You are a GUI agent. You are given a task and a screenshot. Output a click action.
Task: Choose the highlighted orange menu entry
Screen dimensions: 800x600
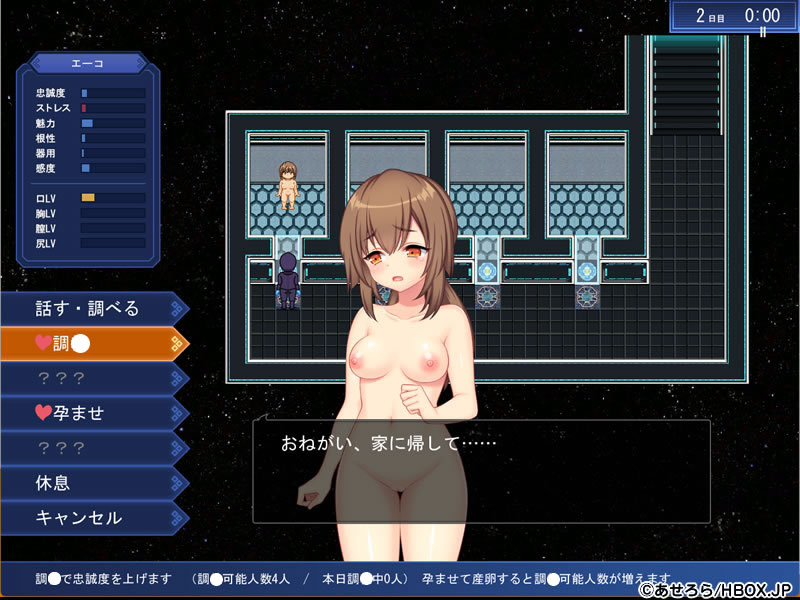[90, 343]
